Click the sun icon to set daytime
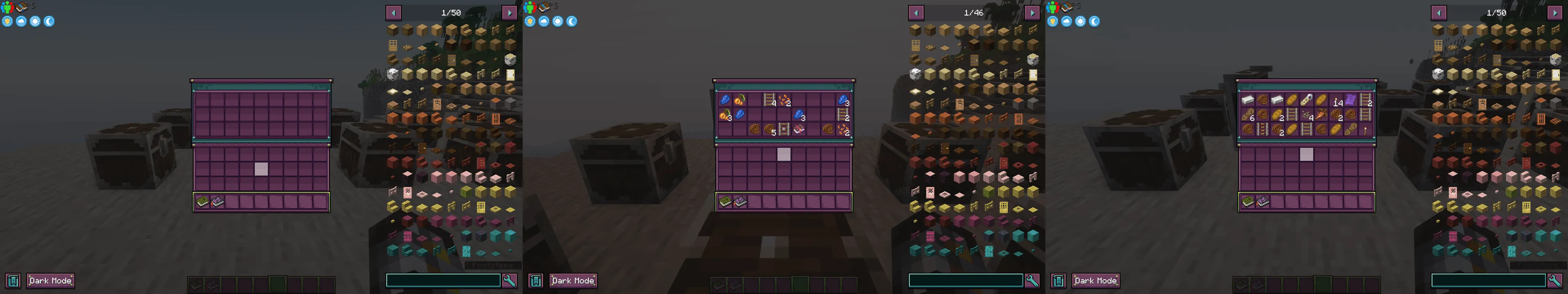1568x294 pixels. [35, 21]
